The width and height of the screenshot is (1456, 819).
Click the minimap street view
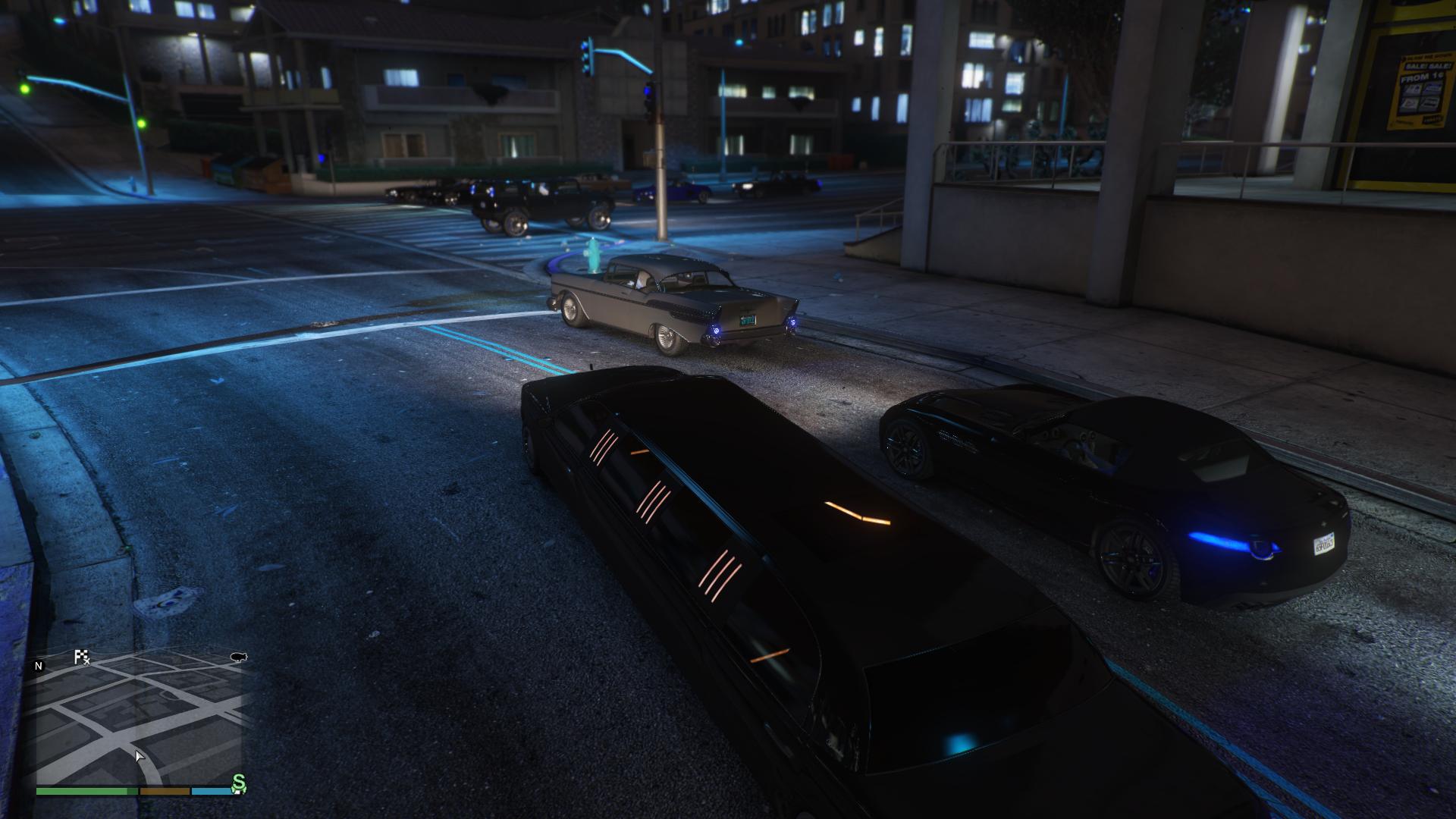136,720
